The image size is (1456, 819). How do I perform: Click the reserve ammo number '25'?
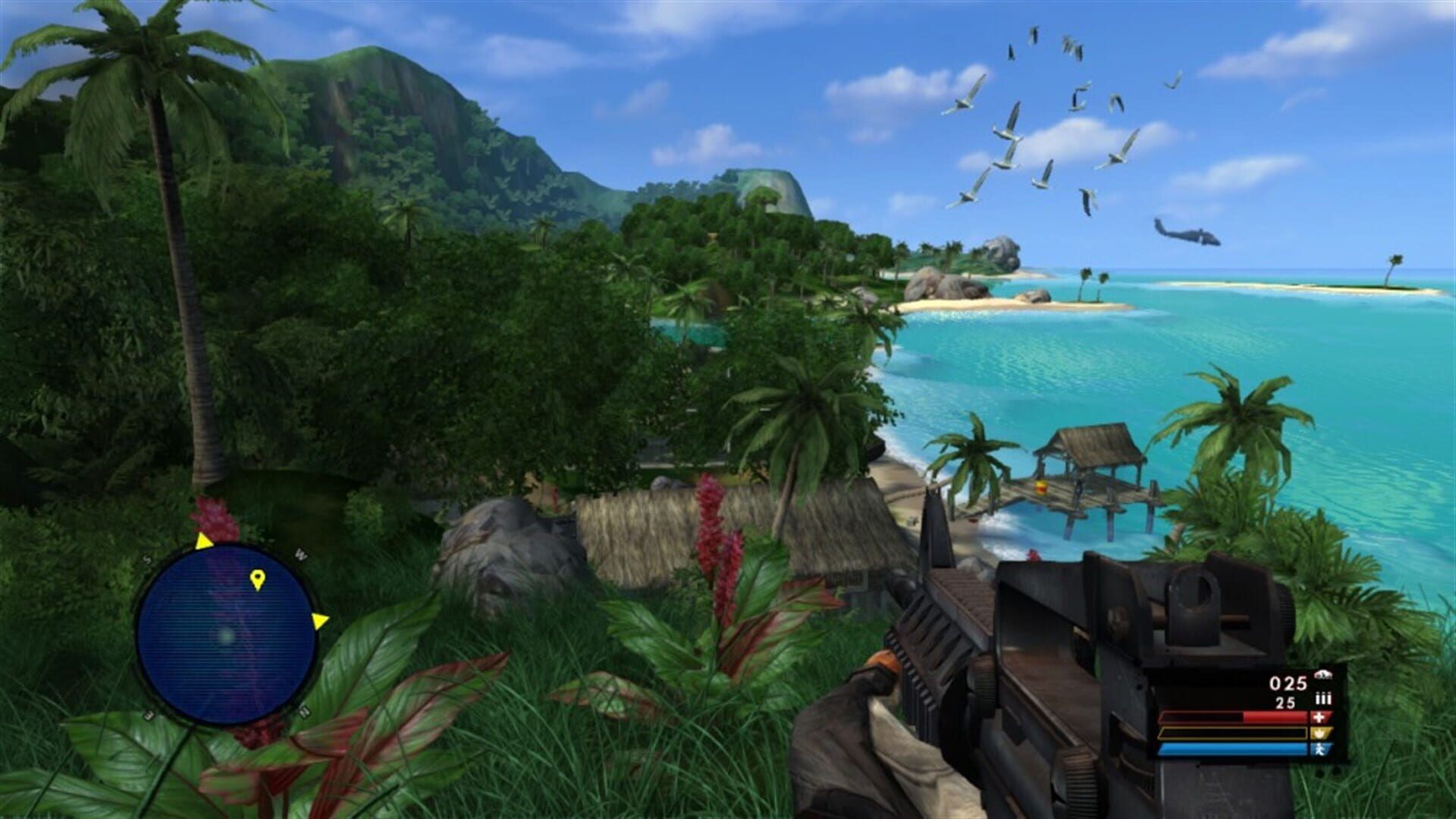pyautogui.click(x=1285, y=701)
